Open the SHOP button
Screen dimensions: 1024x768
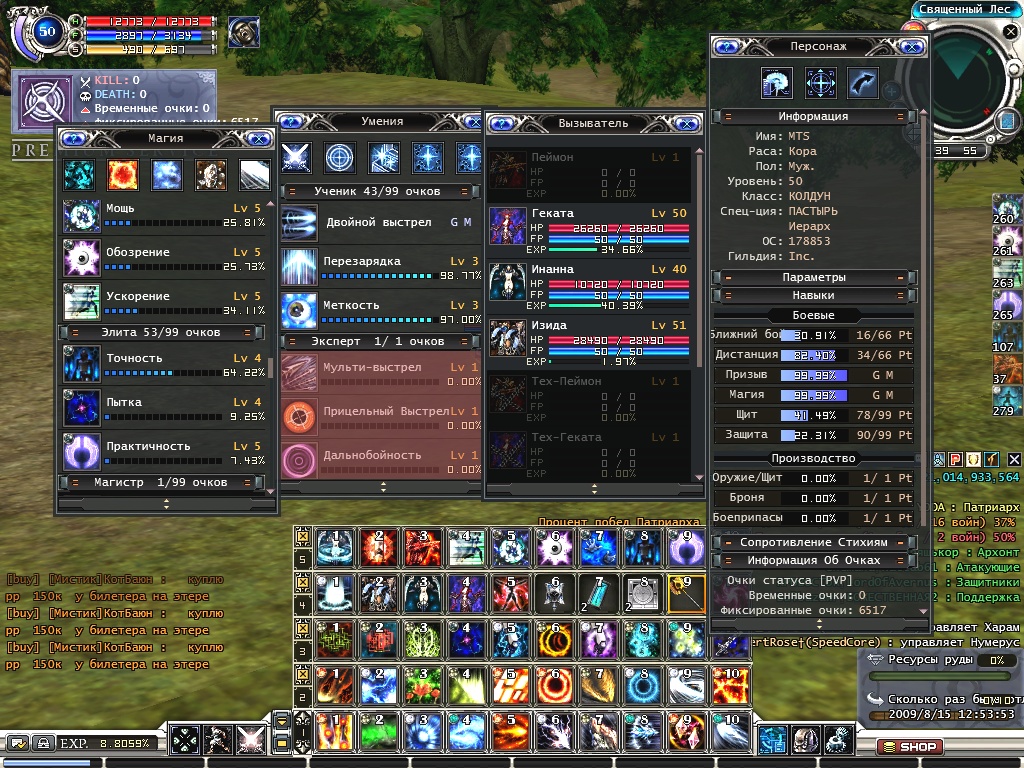point(909,746)
